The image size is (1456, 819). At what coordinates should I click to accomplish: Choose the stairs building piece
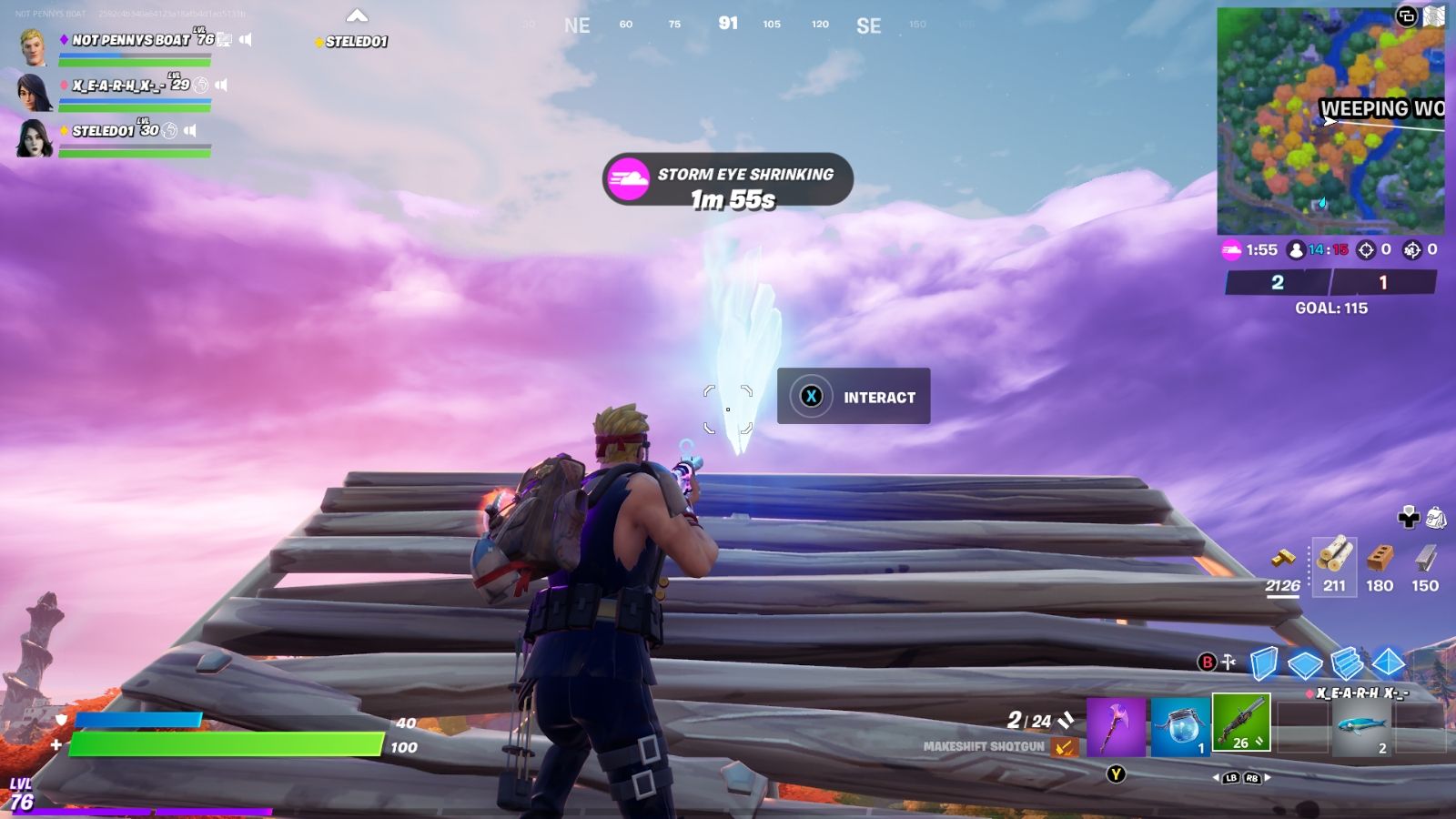tap(1347, 663)
